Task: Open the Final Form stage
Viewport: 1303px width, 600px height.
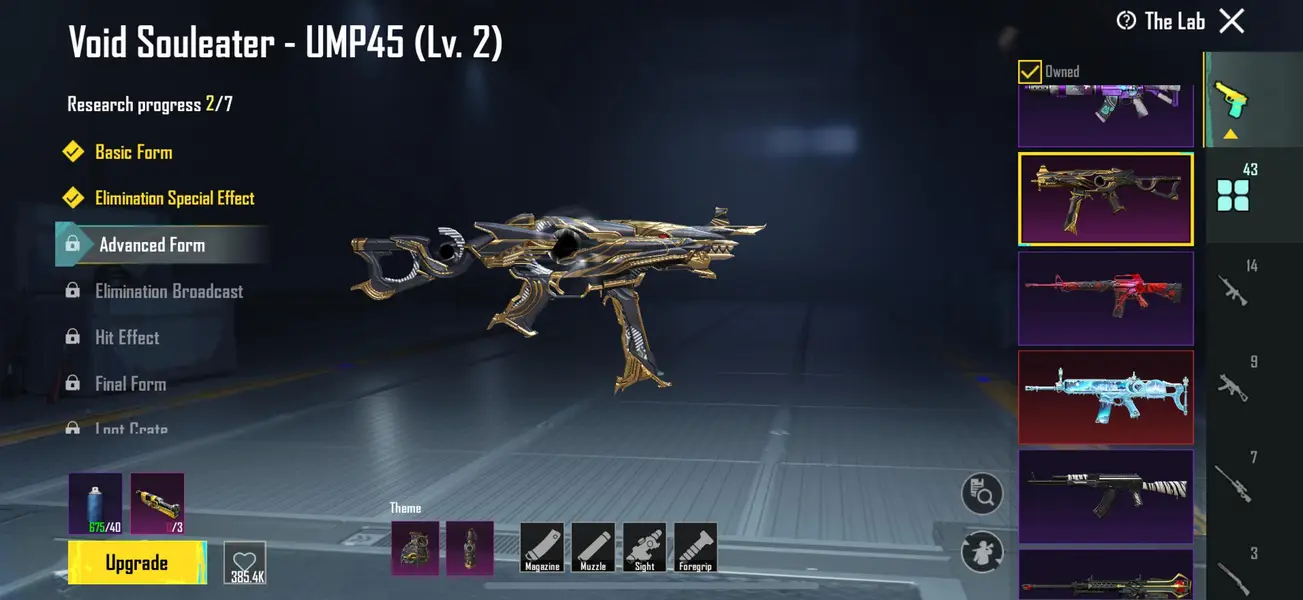Action: point(130,383)
